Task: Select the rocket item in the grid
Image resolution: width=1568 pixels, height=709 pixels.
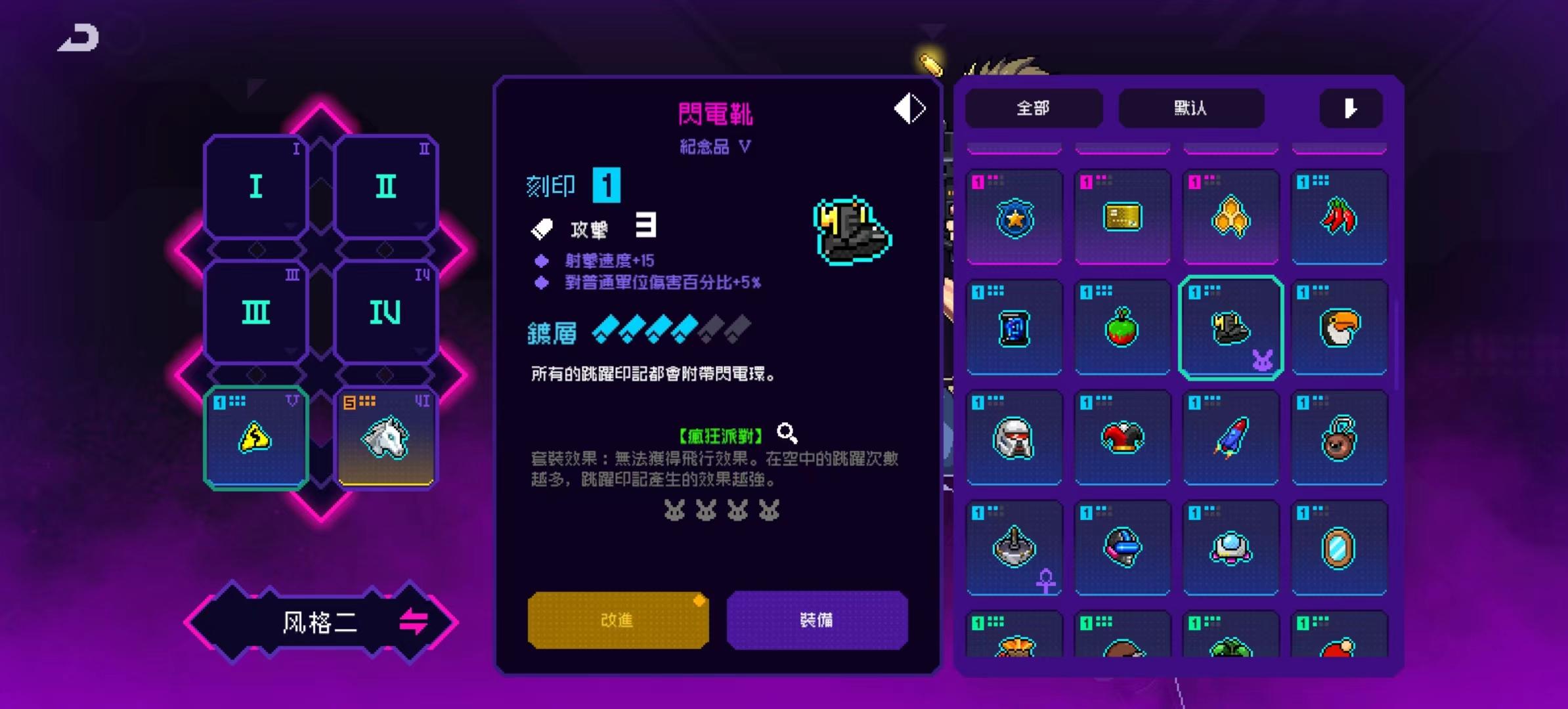Action: pos(1231,437)
